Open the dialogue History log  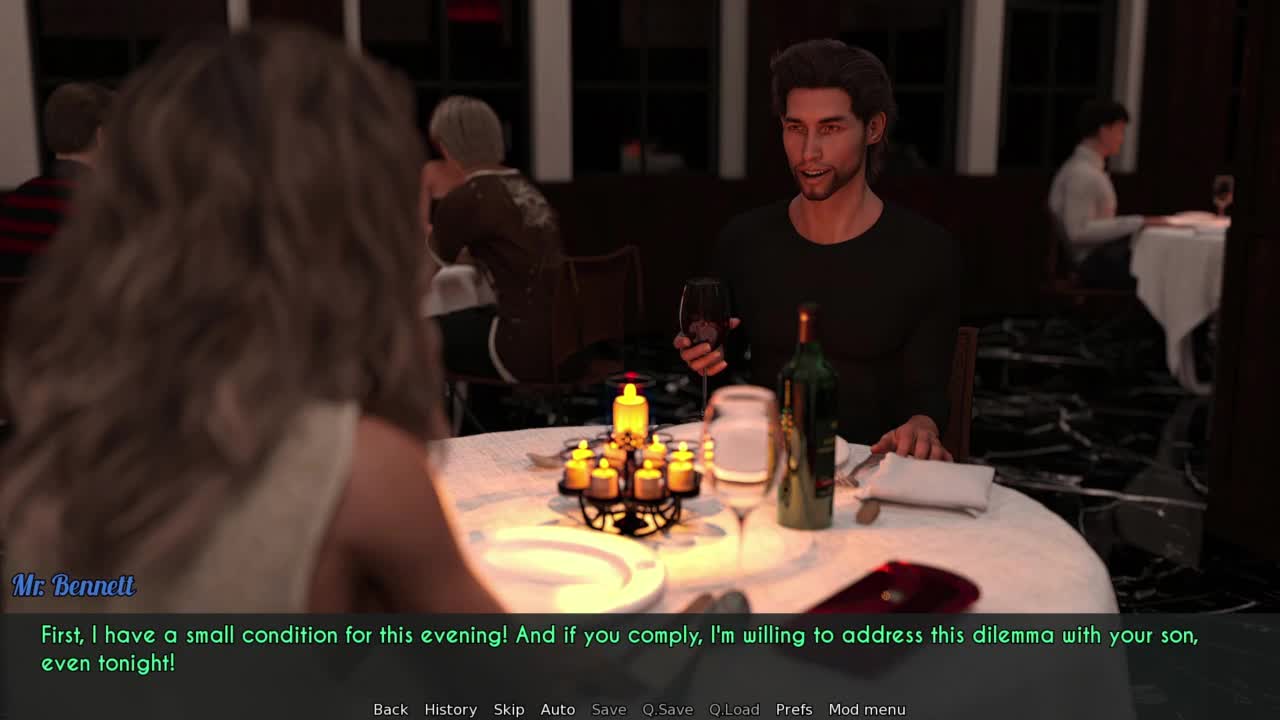(450, 709)
